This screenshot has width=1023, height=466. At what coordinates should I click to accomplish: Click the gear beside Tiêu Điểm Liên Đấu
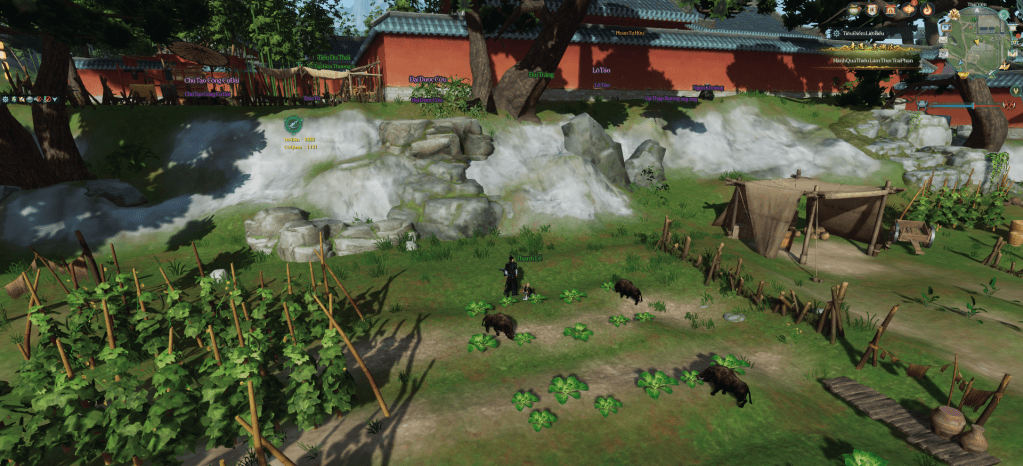tap(835, 33)
